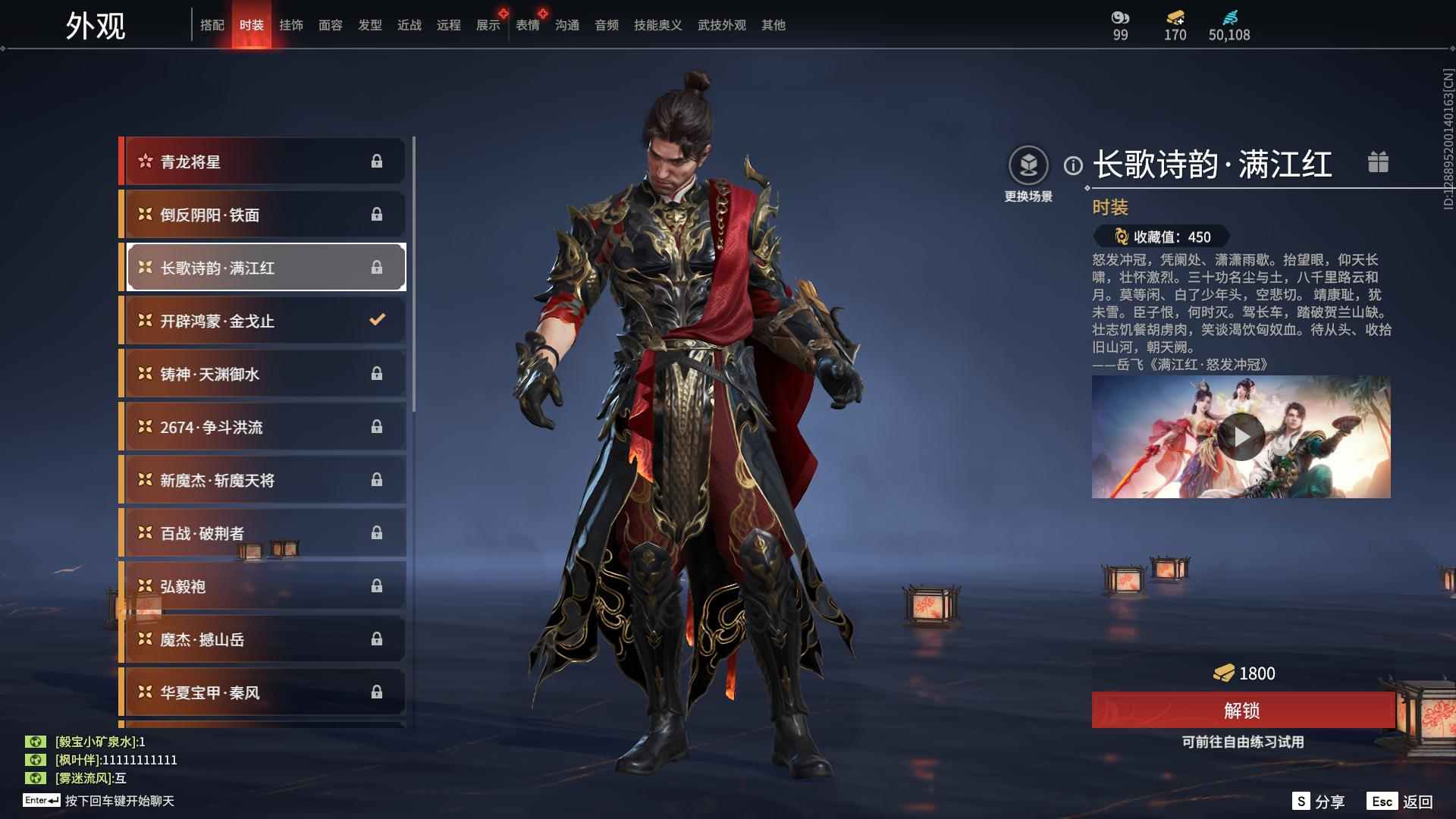This screenshot has width=1456, height=819.
Task: Click the lock icon on 弘毅袍
Action: click(x=377, y=585)
